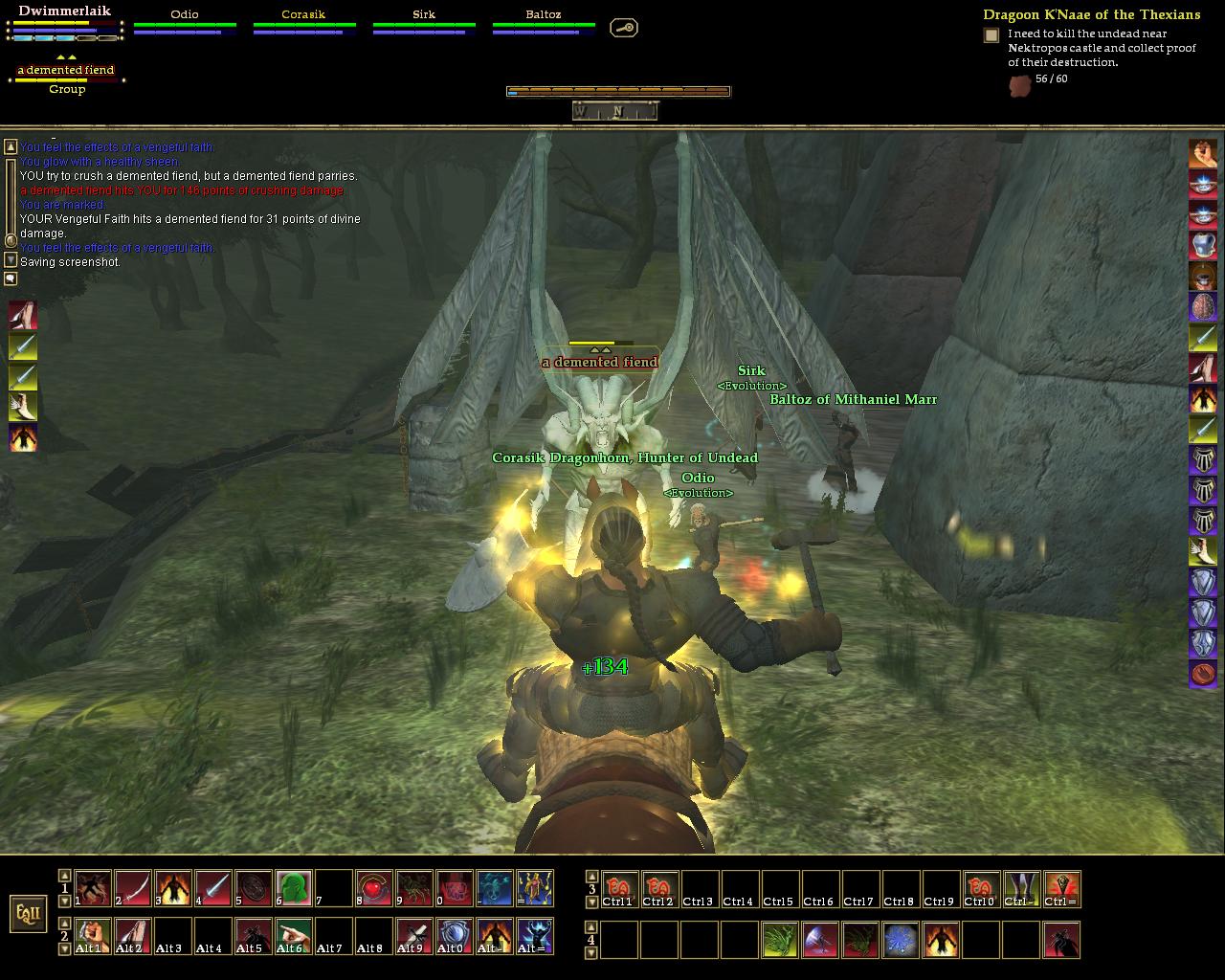Activate the red heart ability in slot 8
The height and width of the screenshot is (980, 1225).
[x=374, y=888]
